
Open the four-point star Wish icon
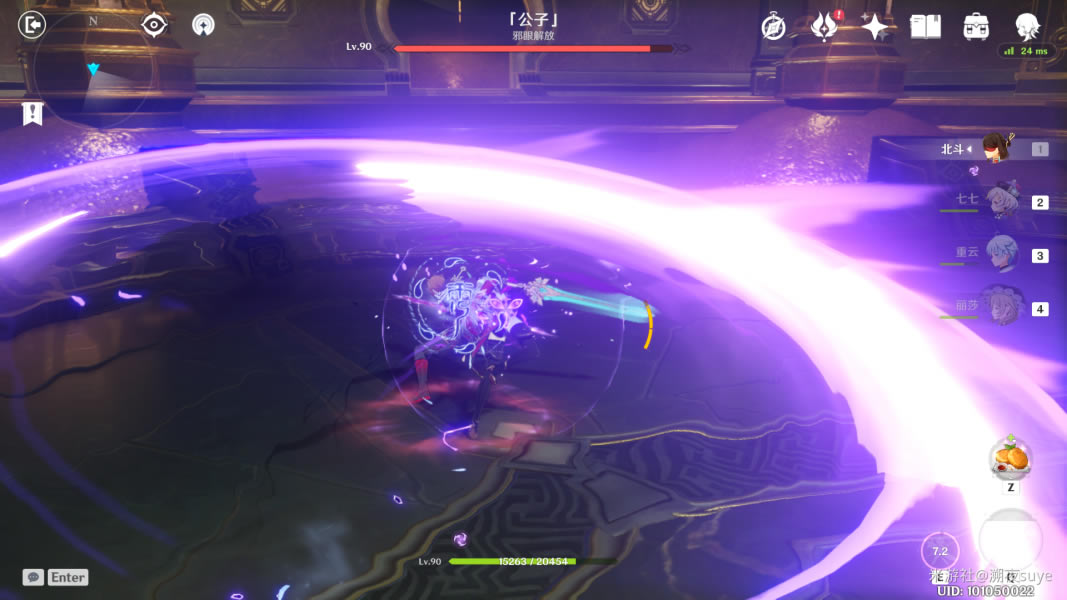pos(875,27)
